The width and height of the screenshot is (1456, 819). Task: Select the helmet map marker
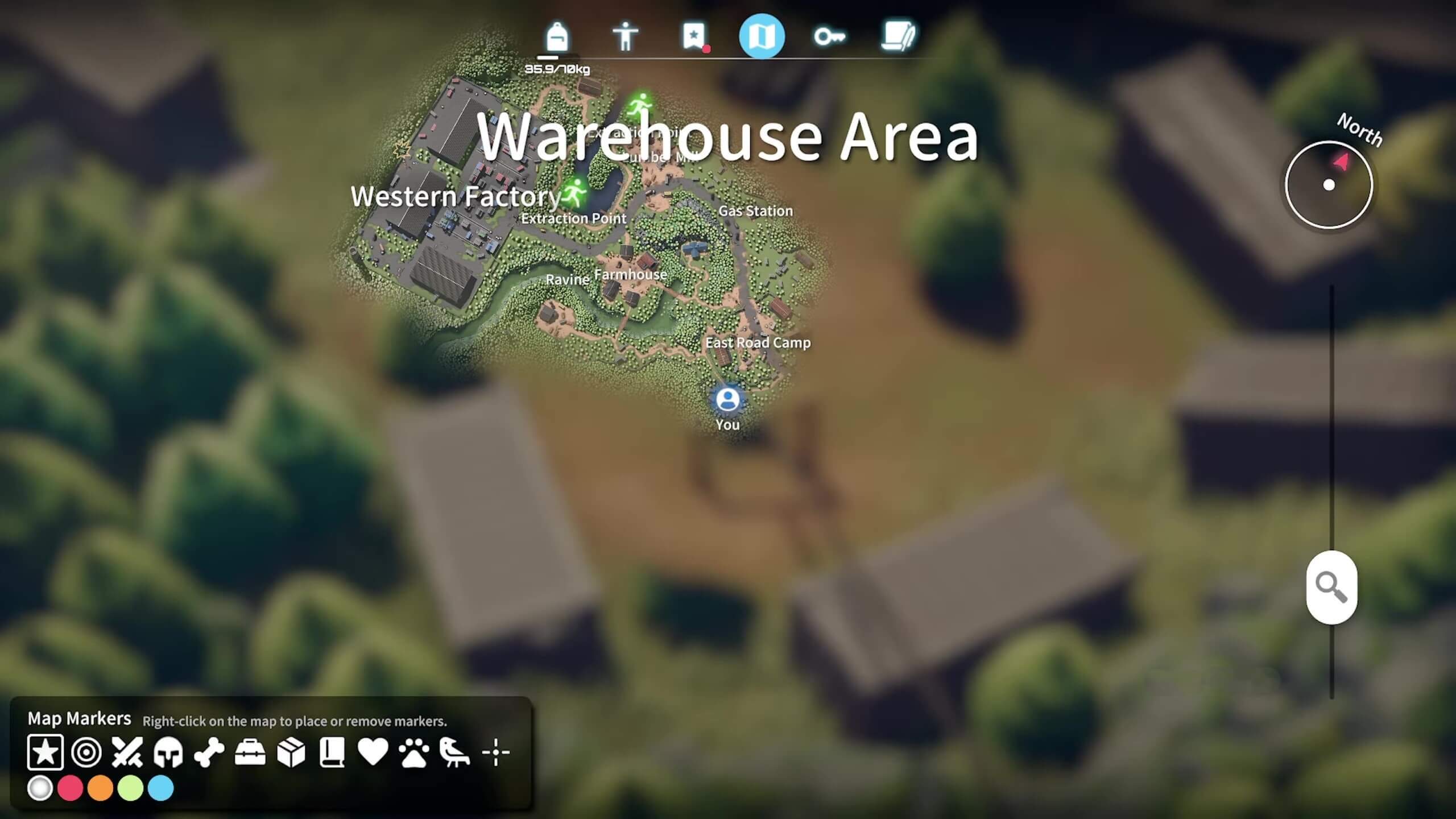(x=168, y=752)
